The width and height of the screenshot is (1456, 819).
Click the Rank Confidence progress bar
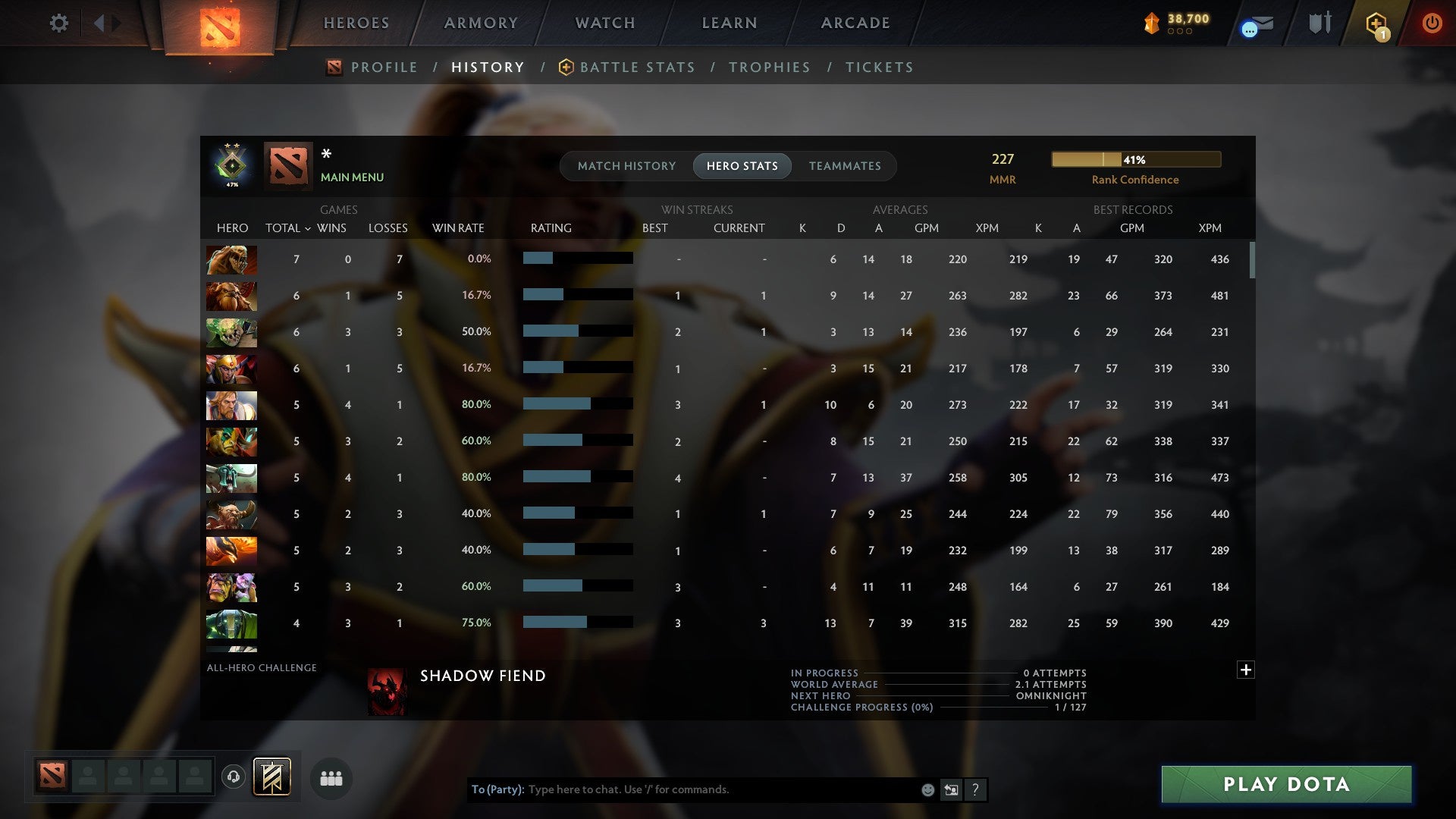[1135, 159]
